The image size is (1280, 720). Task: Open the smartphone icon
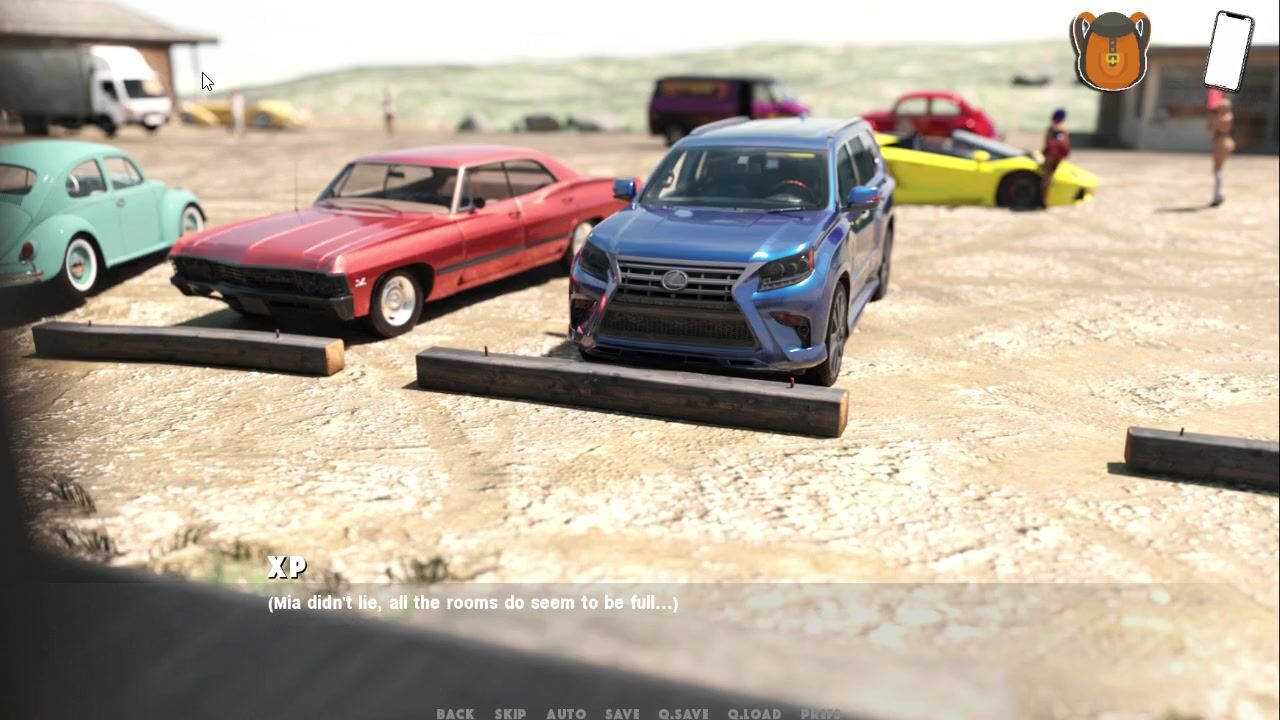pos(1228,50)
